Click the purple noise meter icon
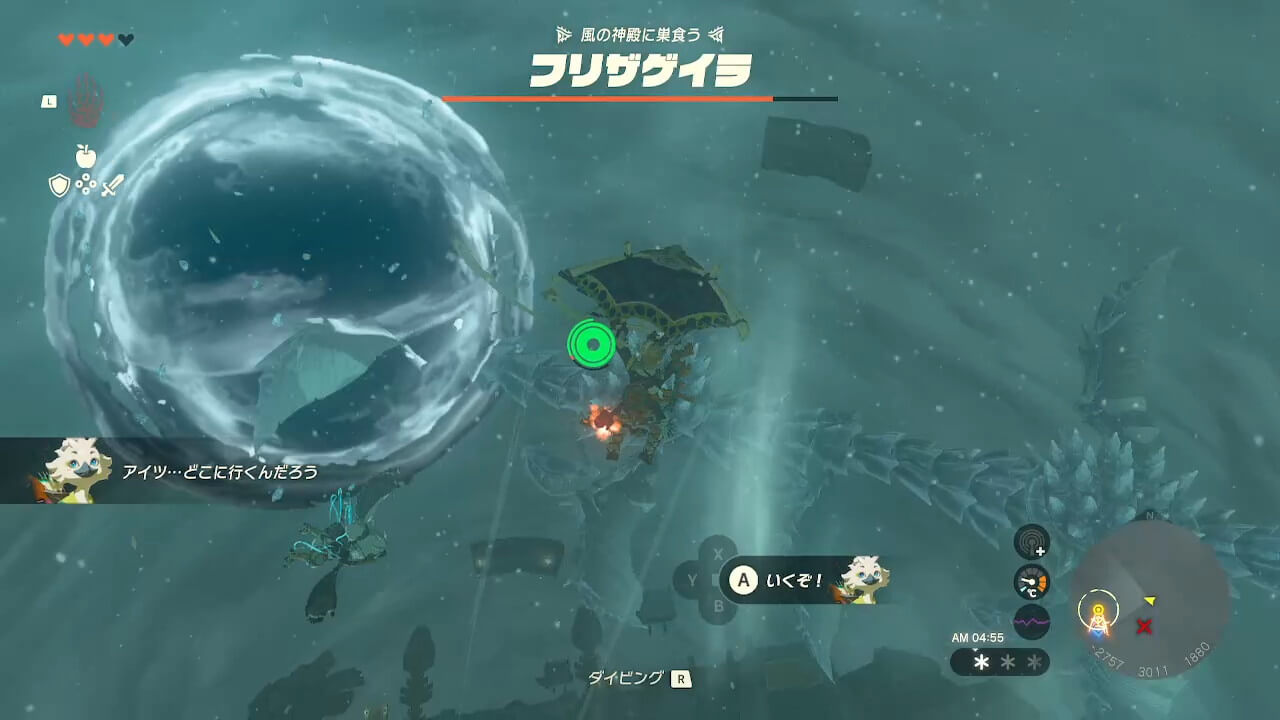The width and height of the screenshot is (1280, 720). (x=1031, y=621)
